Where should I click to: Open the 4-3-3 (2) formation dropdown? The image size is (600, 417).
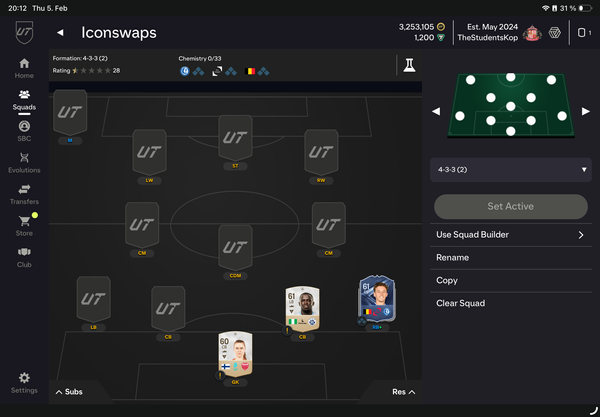[x=511, y=170]
